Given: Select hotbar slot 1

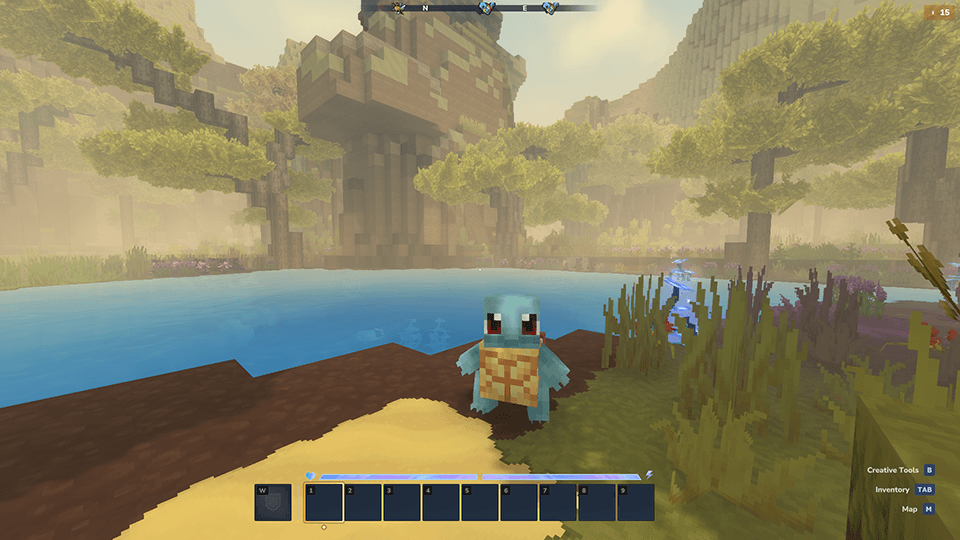Looking at the screenshot, I should click(324, 503).
